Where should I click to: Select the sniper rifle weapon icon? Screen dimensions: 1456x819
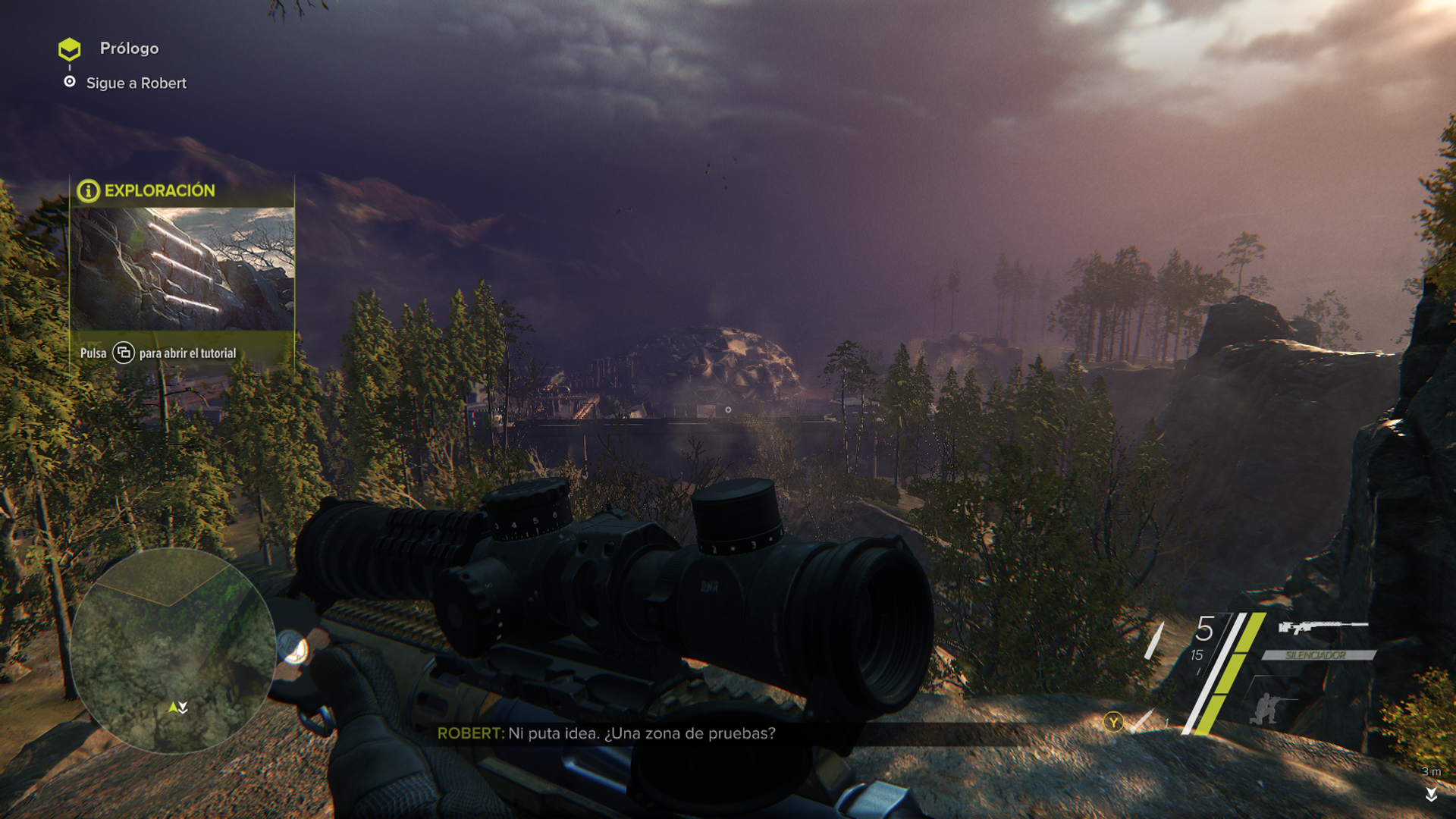pos(1323,627)
